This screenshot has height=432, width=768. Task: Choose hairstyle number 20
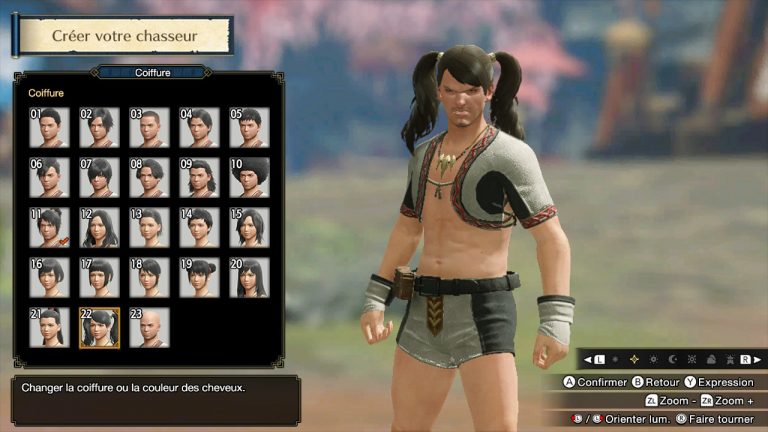pos(249,278)
